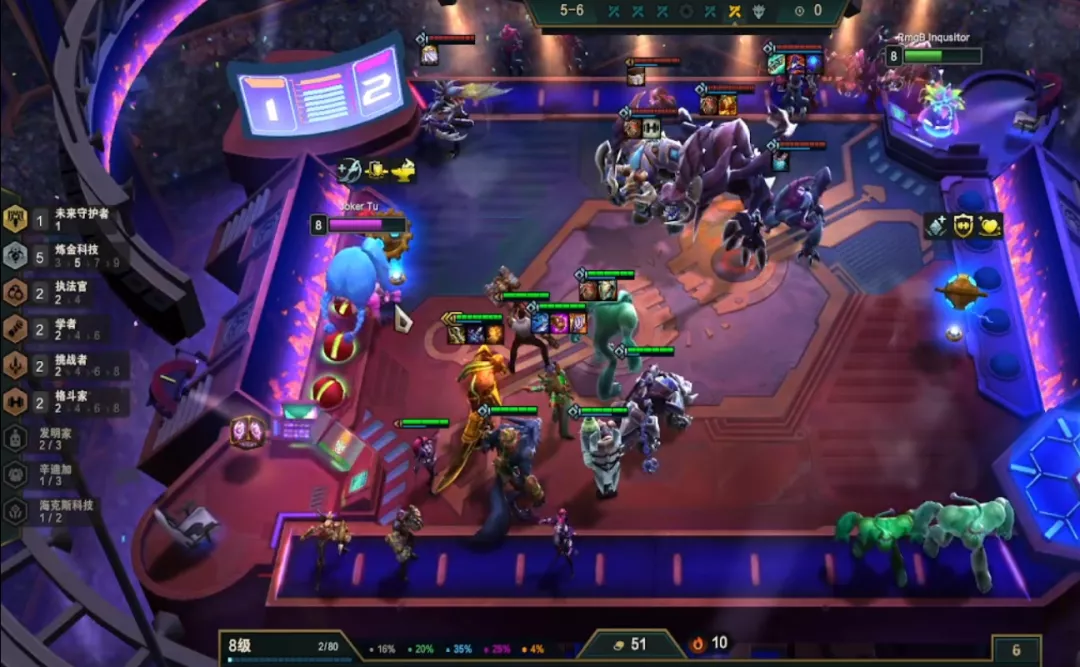Inspect the opponent's yellow heart augment icon
1080x667 pixels.
(x=990, y=226)
